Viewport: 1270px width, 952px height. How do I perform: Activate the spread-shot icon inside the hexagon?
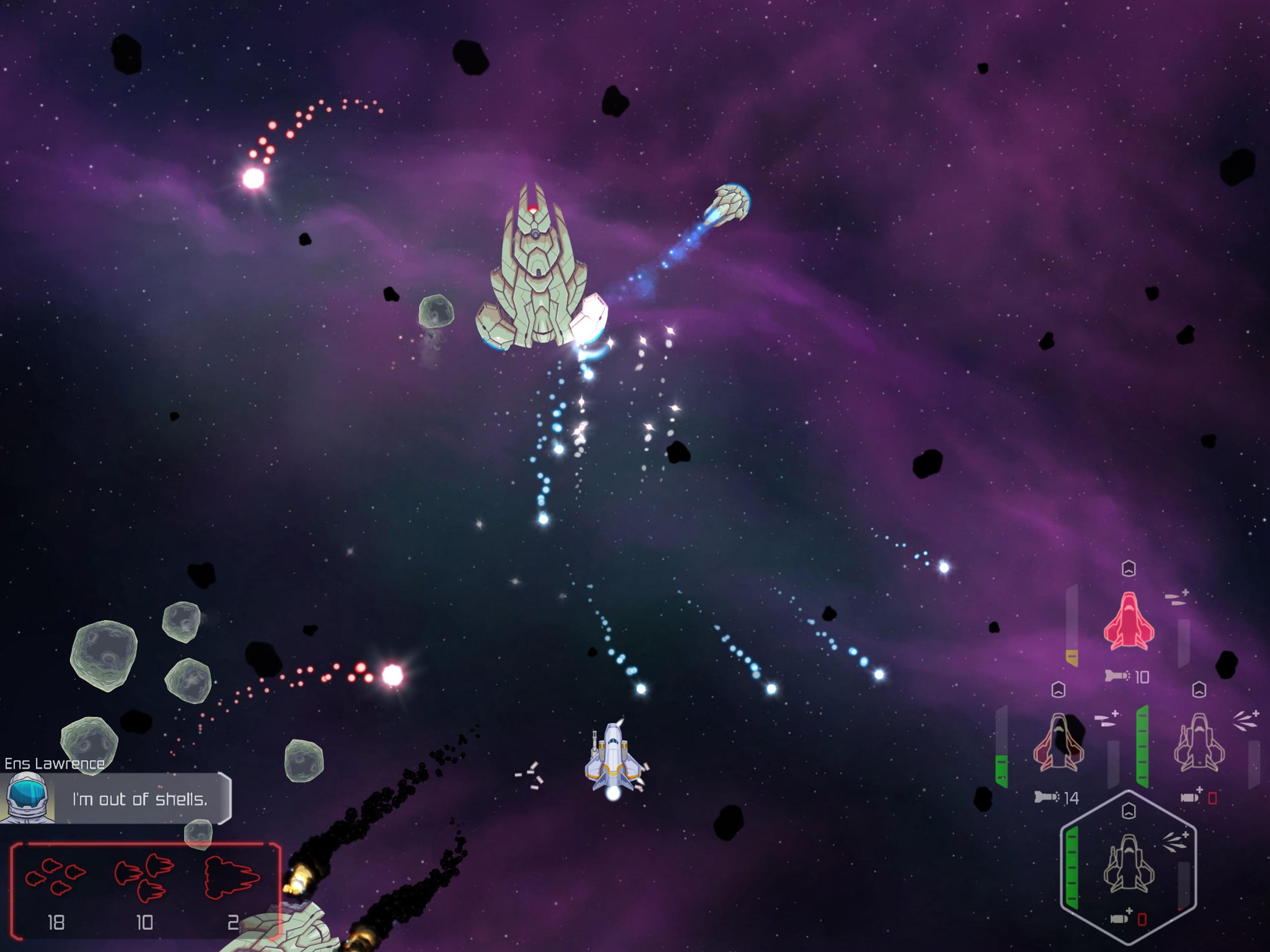1175,841
